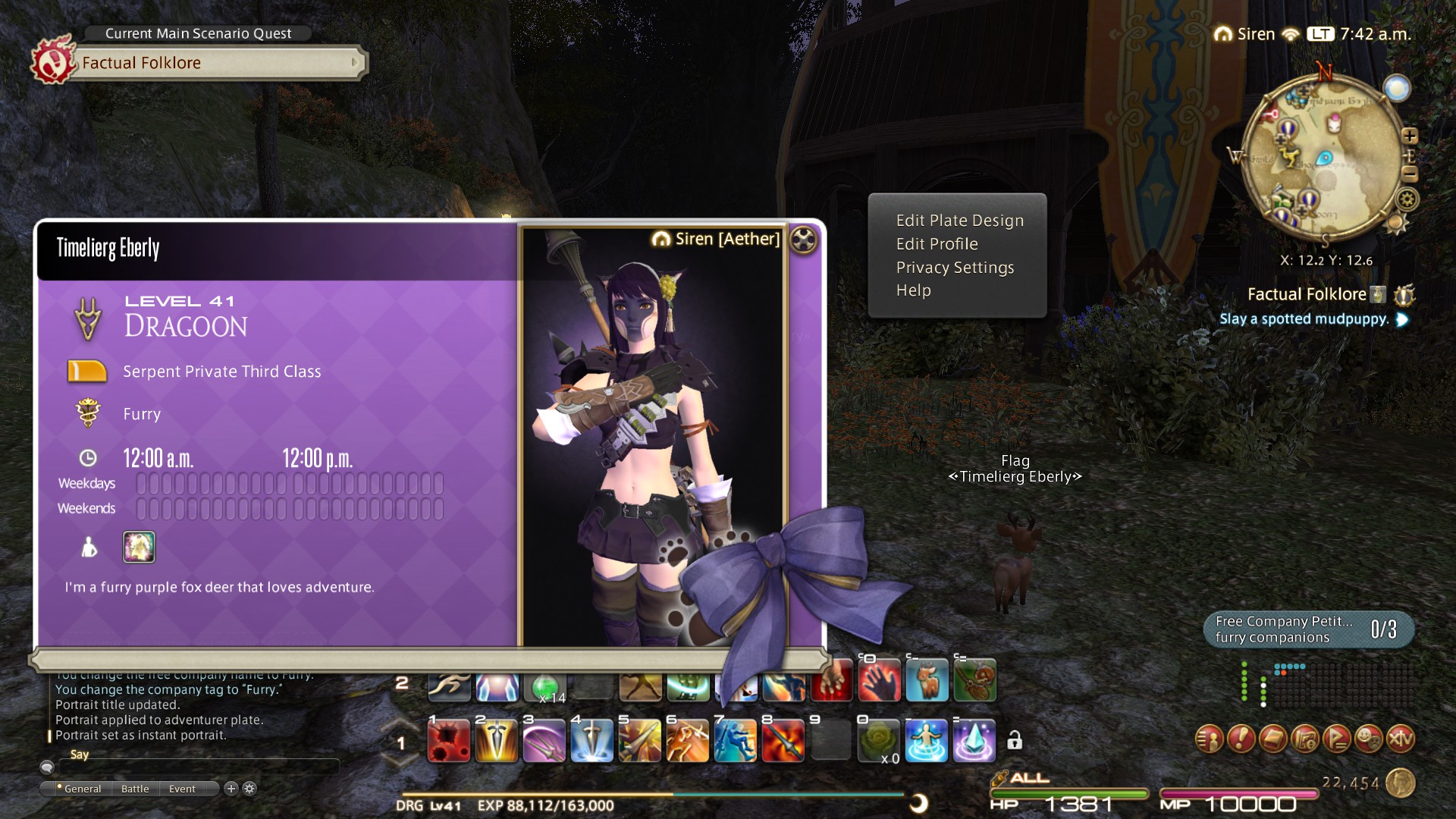Open the Character menu icon
Viewport: 1456px width, 819px height.
coord(1210,738)
